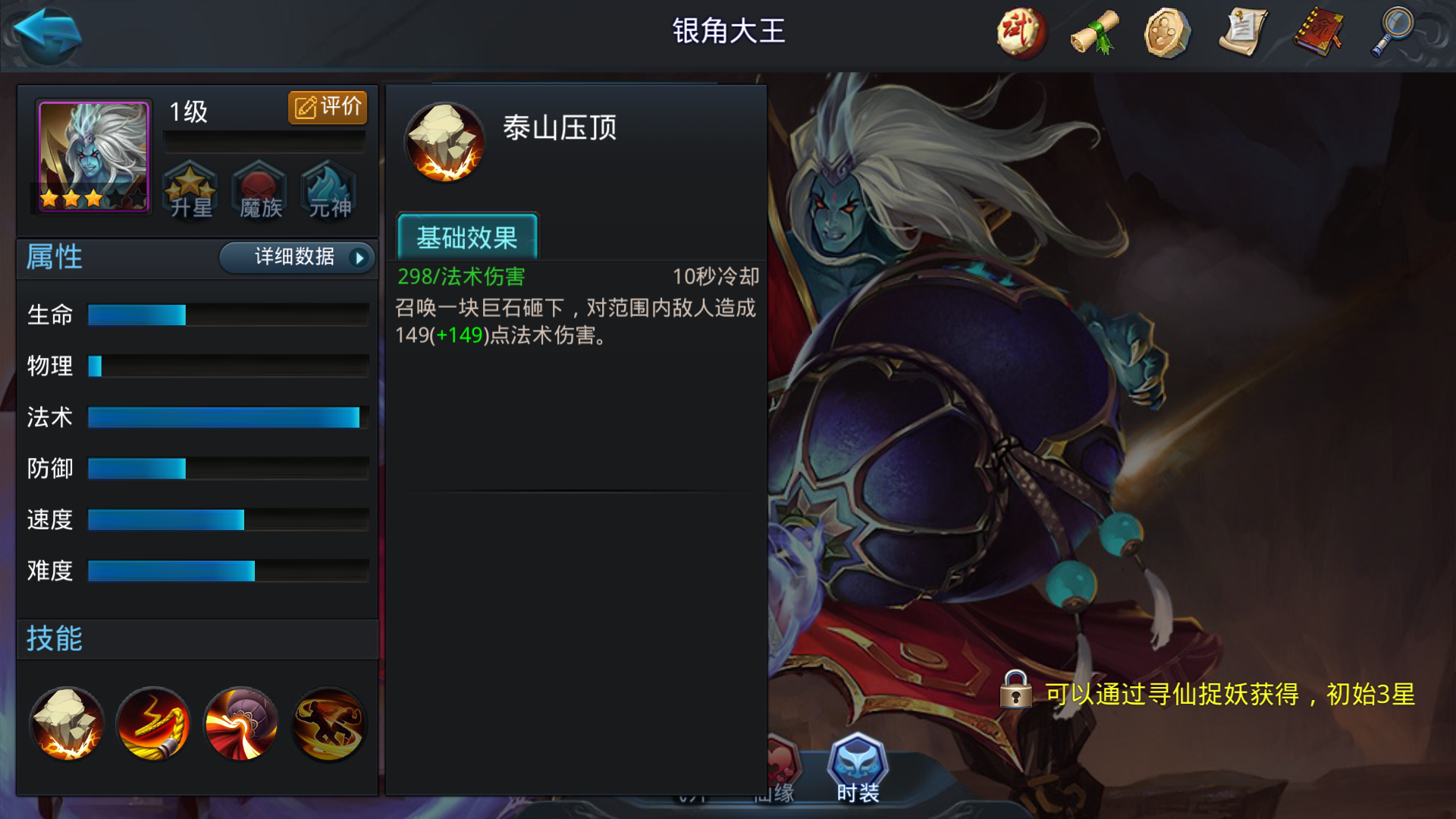
Task: Open the pinned parchment notice icon
Action: (1240, 33)
